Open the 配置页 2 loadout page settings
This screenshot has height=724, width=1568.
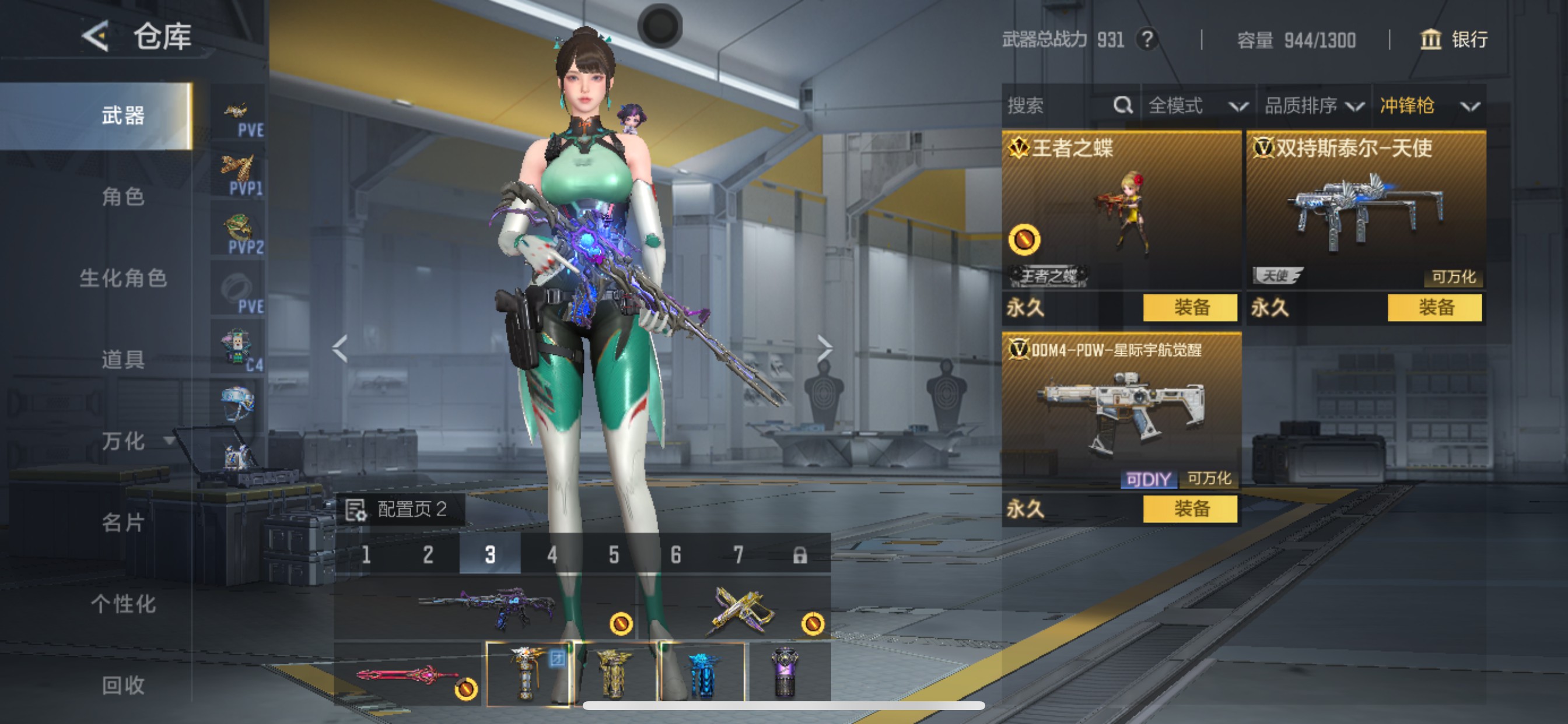[400, 509]
